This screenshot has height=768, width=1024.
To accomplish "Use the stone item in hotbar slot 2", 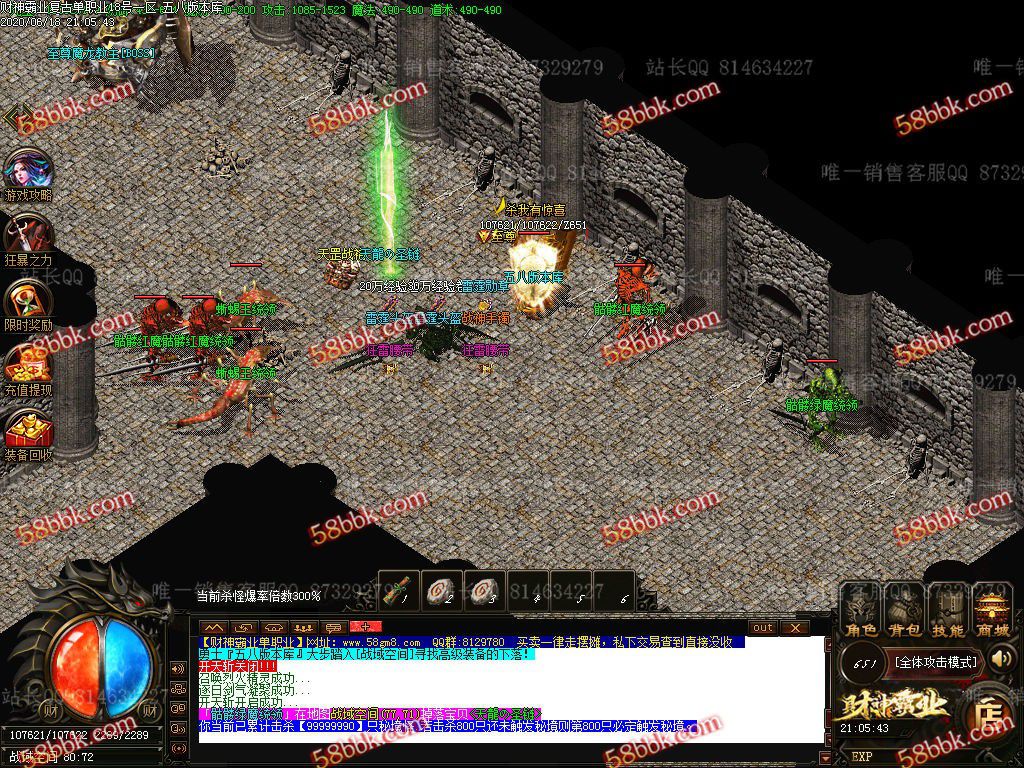I will (443, 588).
